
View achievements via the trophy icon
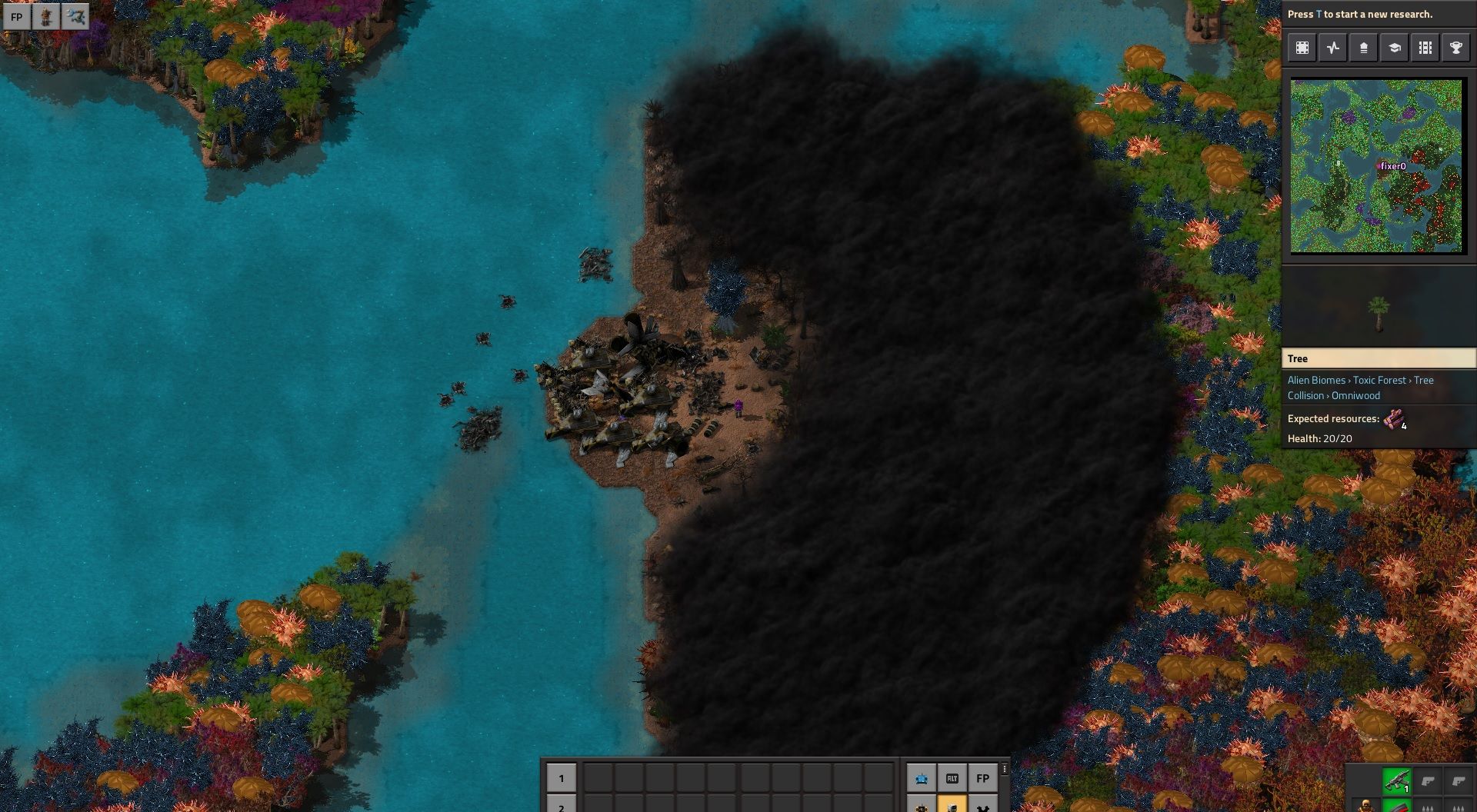[x=1455, y=48]
